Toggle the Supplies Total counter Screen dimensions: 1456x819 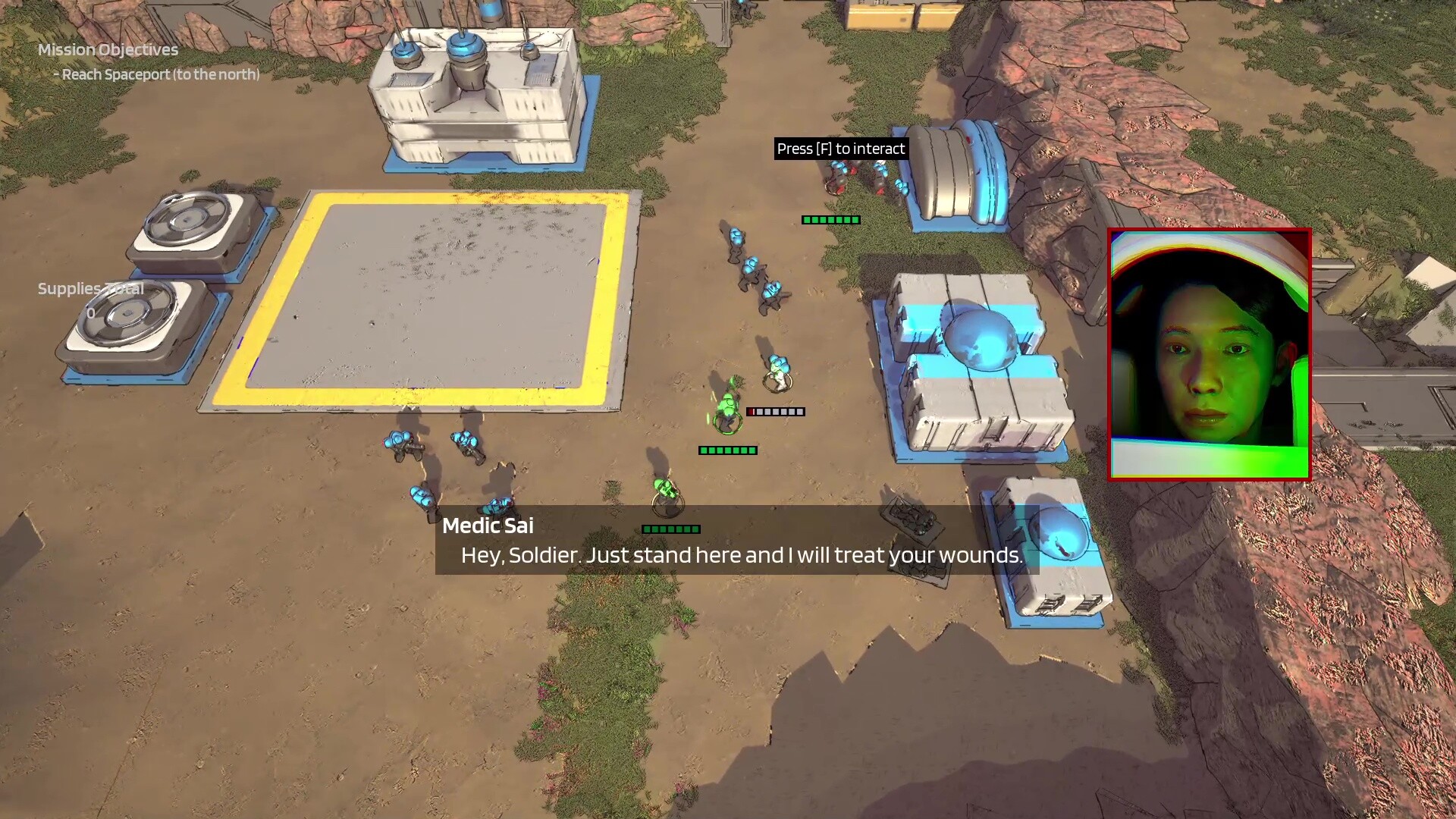pos(89,289)
